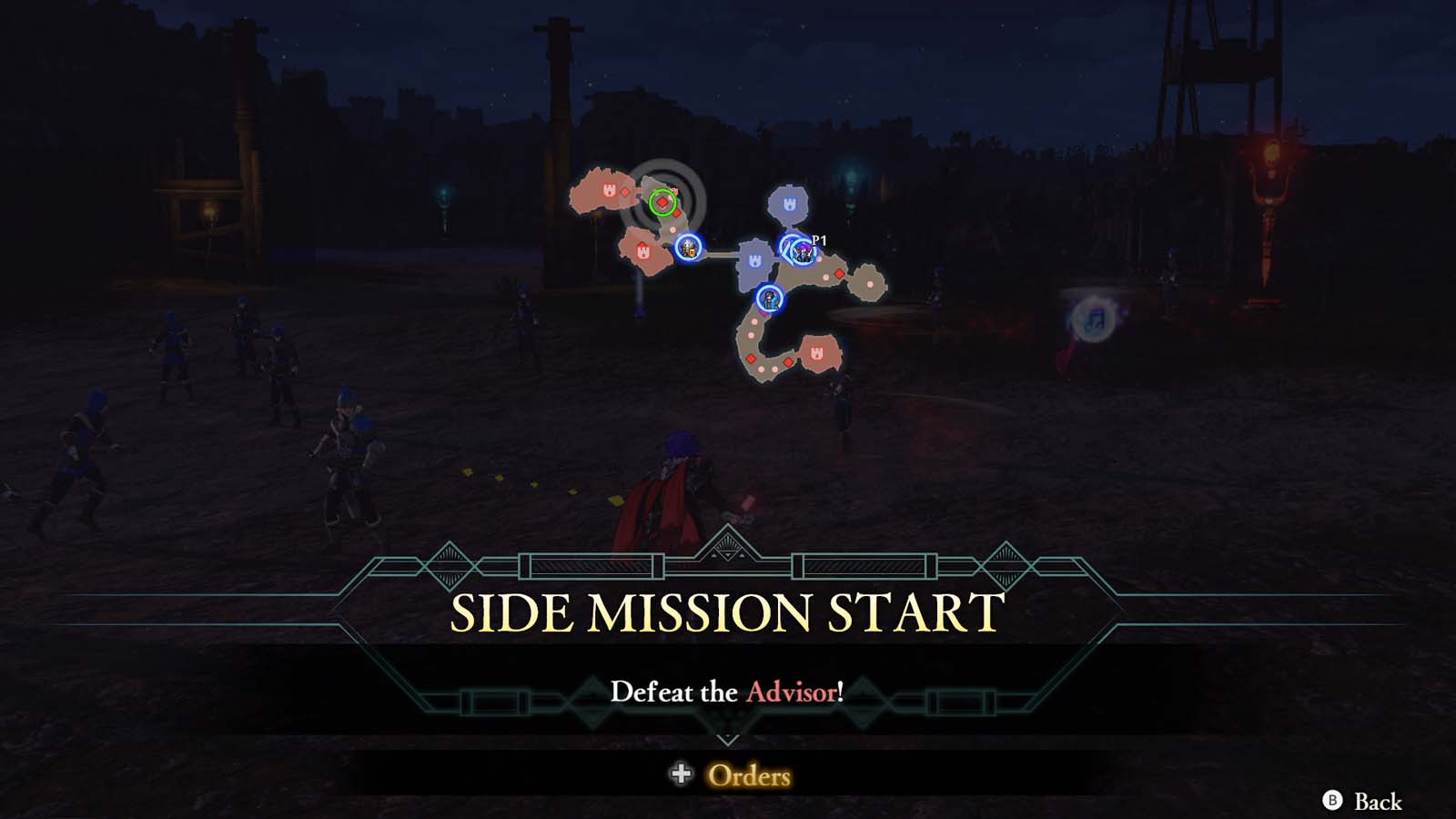Image resolution: width=1456 pixels, height=819 pixels.
Task: Select the lower ally portrait near the map center
Action: [770, 300]
